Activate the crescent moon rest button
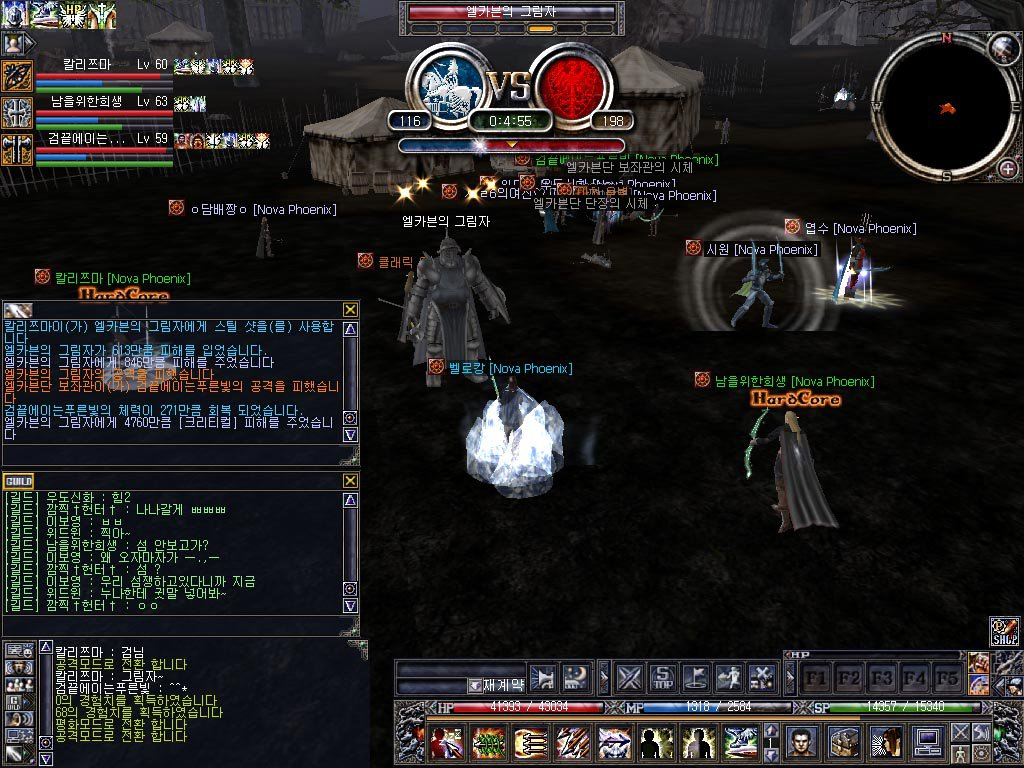Viewport: 1024px width, 768px height. click(x=575, y=677)
